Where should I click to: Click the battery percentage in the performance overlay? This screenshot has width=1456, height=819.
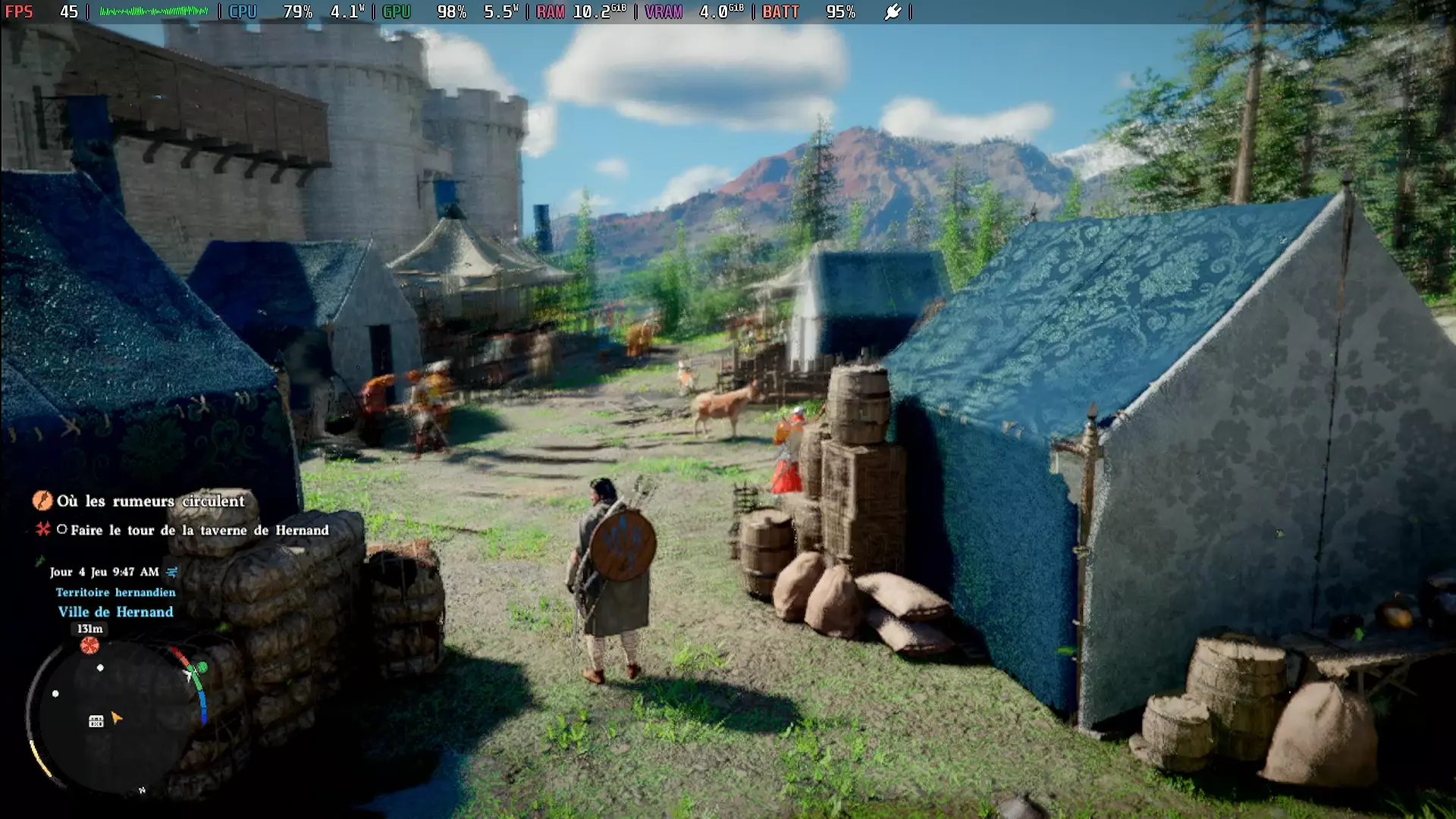click(840, 12)
